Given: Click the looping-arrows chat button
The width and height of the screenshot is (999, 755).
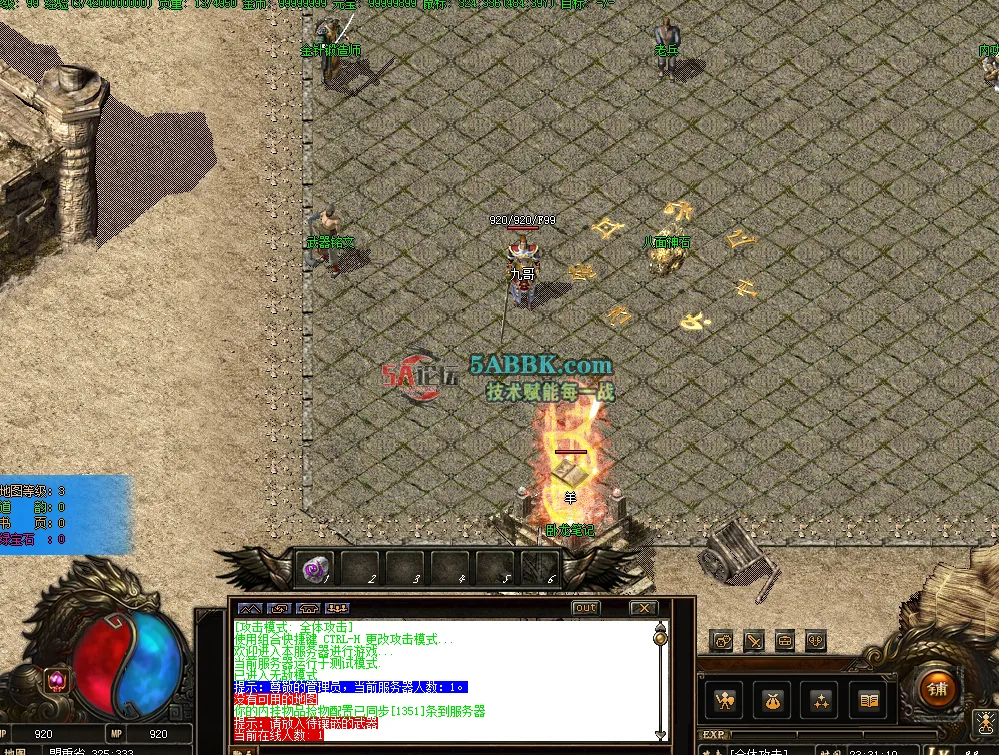Looking at the screenshot, I should click(280, 608).
